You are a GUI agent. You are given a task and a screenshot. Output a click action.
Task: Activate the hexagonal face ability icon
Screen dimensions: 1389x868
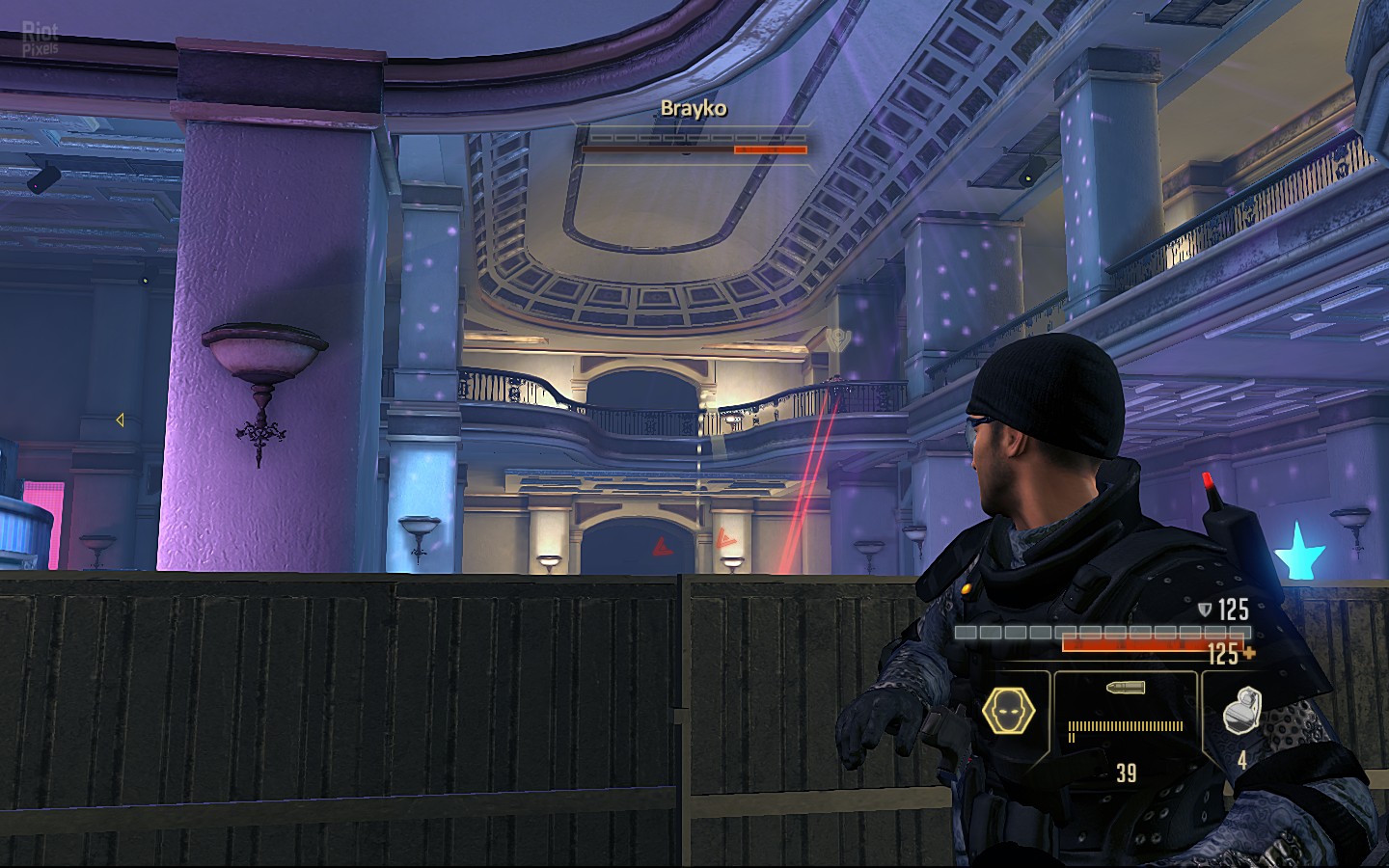(1008, 713)
